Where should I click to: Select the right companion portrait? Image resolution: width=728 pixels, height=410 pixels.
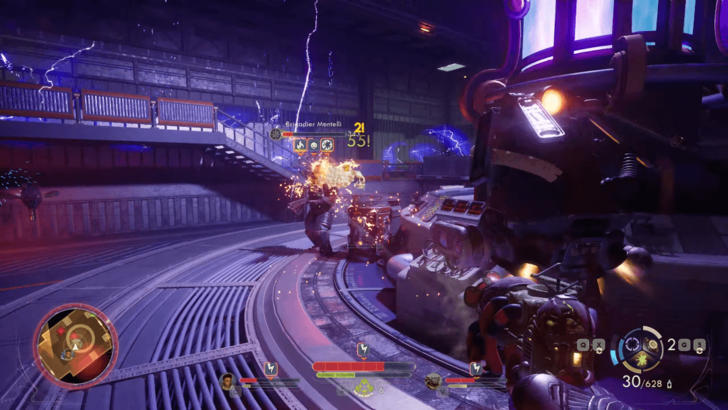pyautogui.click(x=433, y=380)
